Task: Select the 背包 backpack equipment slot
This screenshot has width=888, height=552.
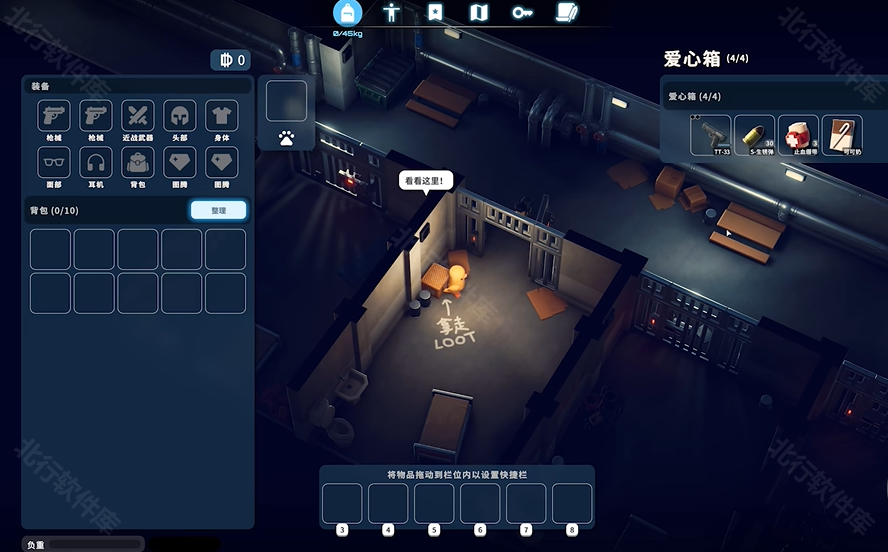Action: [x=137, y=162]
